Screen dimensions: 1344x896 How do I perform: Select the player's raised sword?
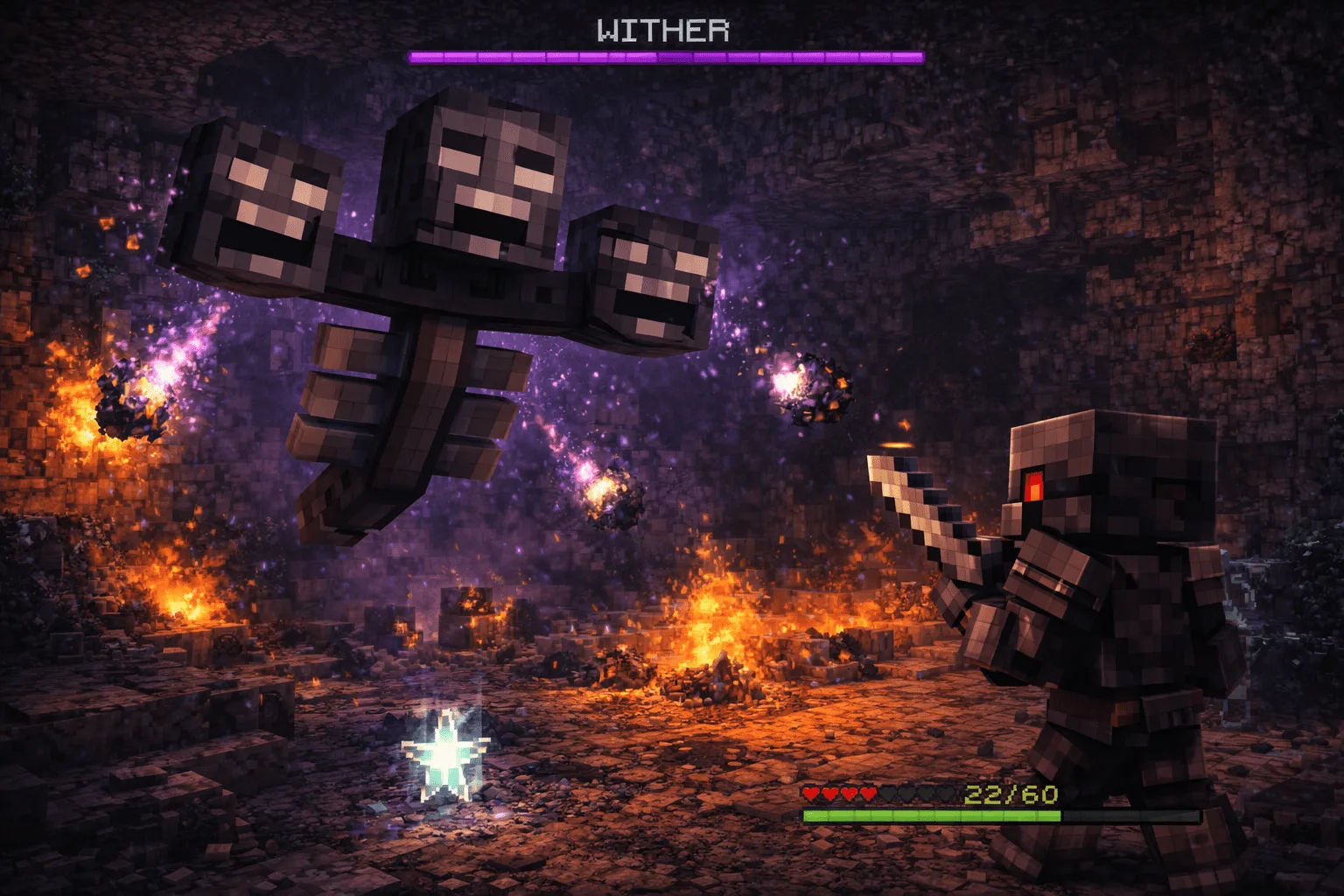[x=919, y=499]
